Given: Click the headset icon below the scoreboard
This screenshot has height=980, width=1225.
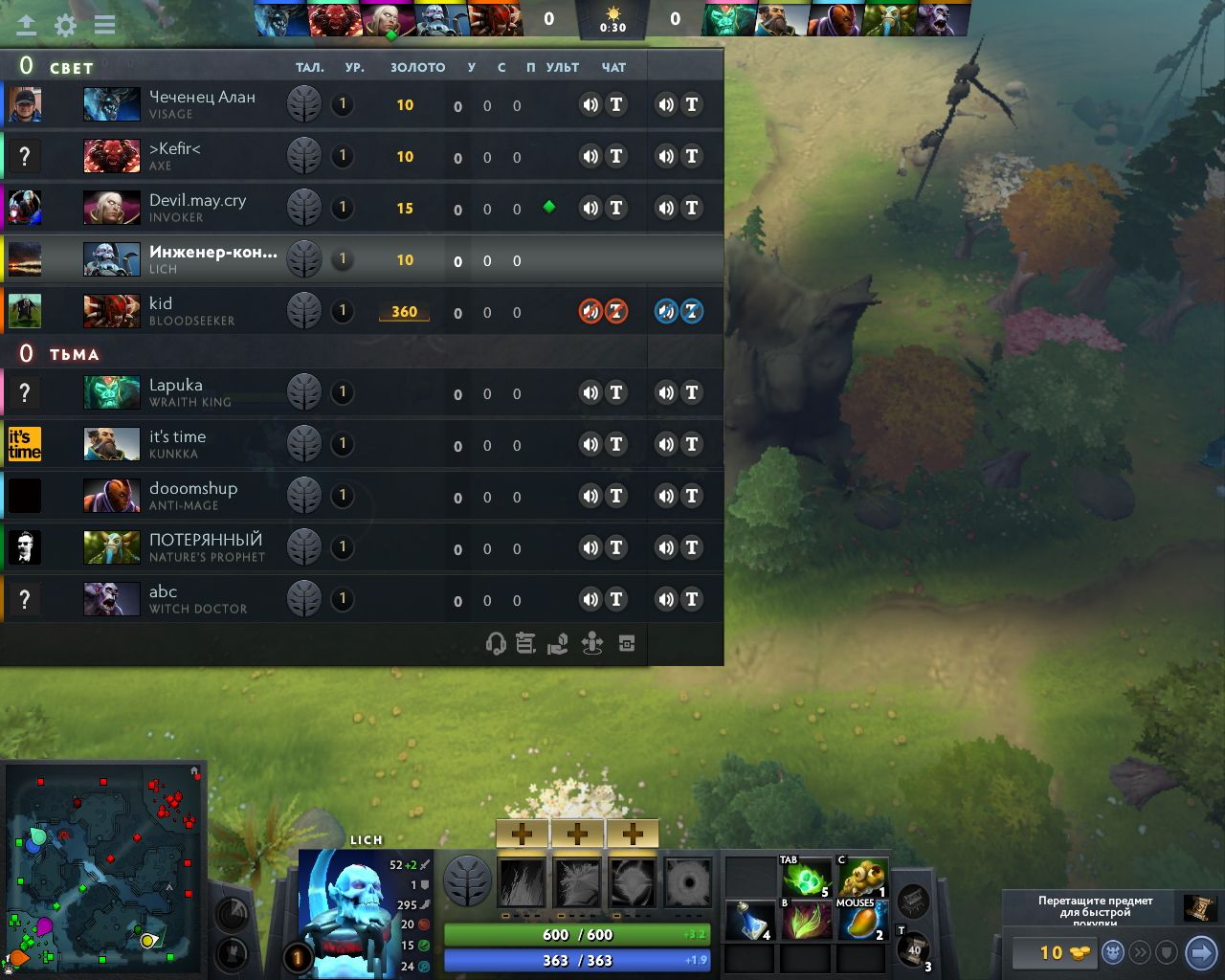Looking at the screenshot, I should pos(496,644).
